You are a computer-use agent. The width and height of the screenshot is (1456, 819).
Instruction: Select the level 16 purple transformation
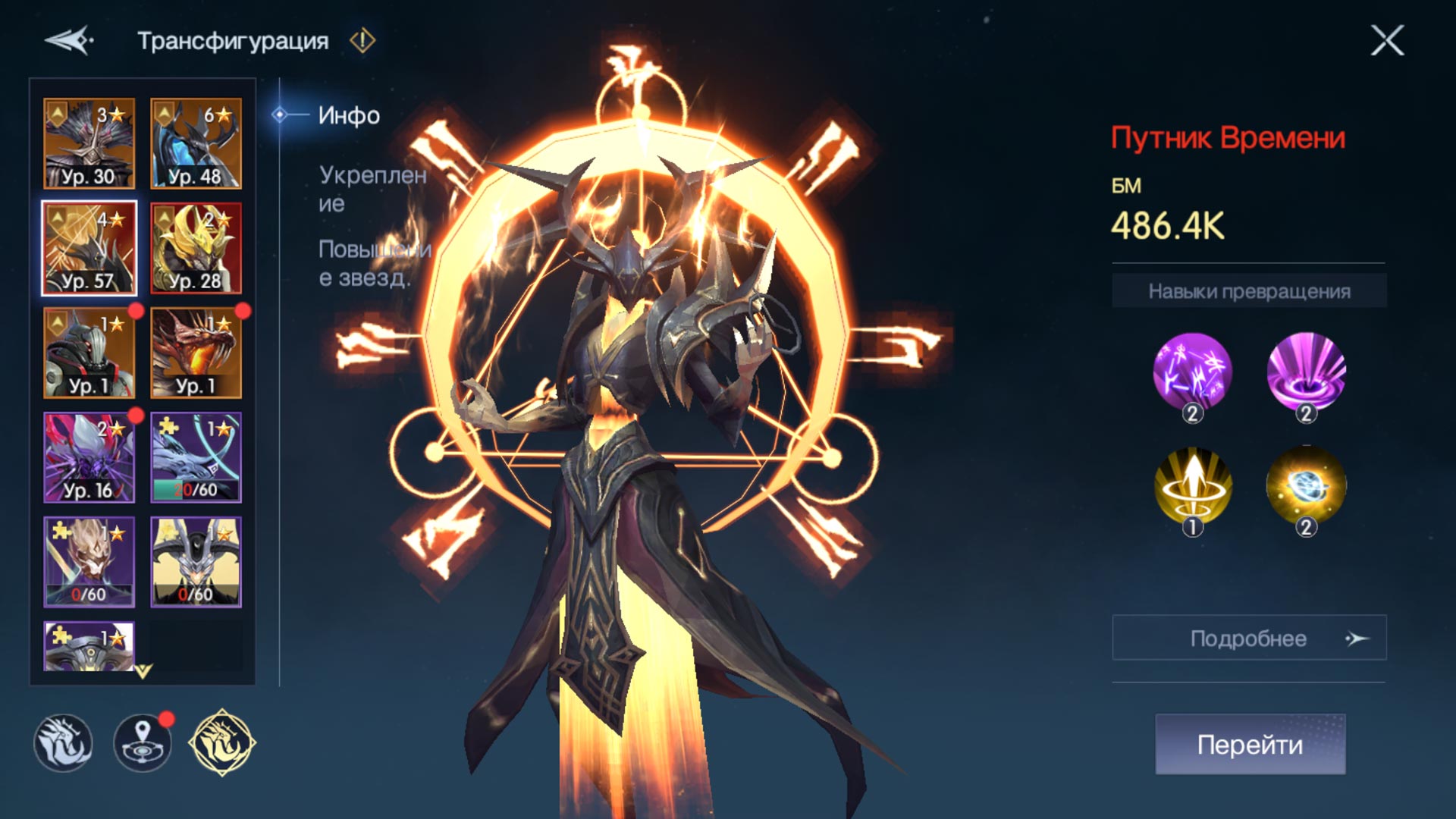89,457
